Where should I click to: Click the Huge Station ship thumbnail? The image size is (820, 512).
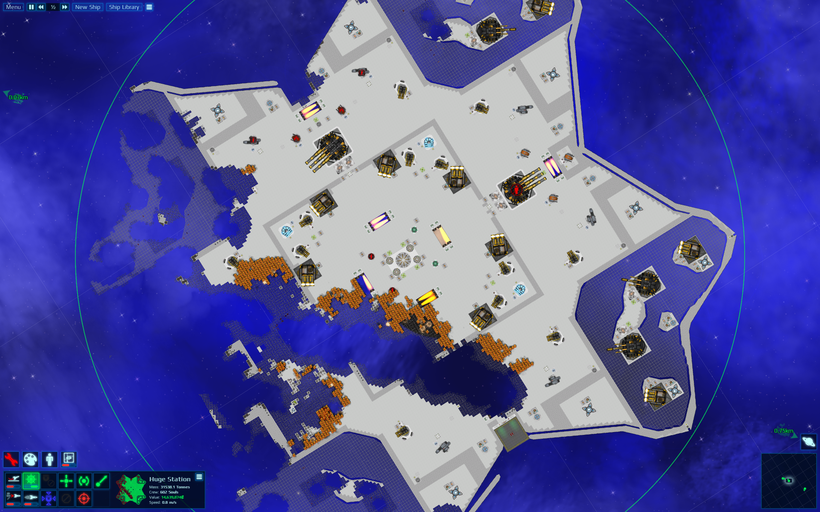coord(129,490)
